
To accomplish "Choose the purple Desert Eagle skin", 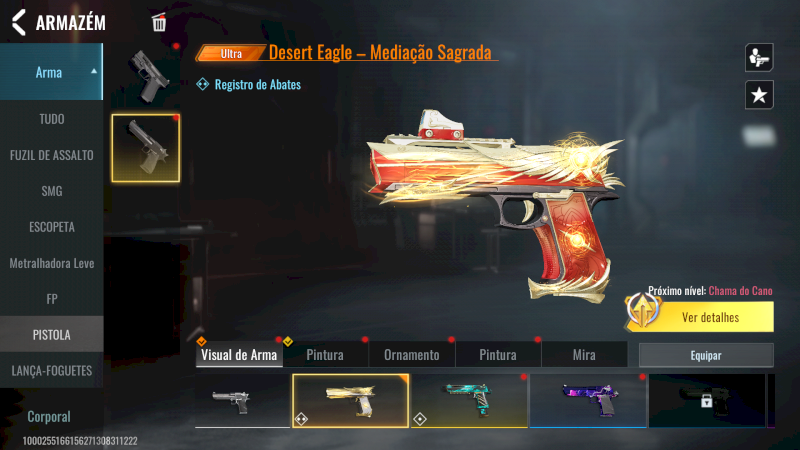I will [x=587, y=400].
